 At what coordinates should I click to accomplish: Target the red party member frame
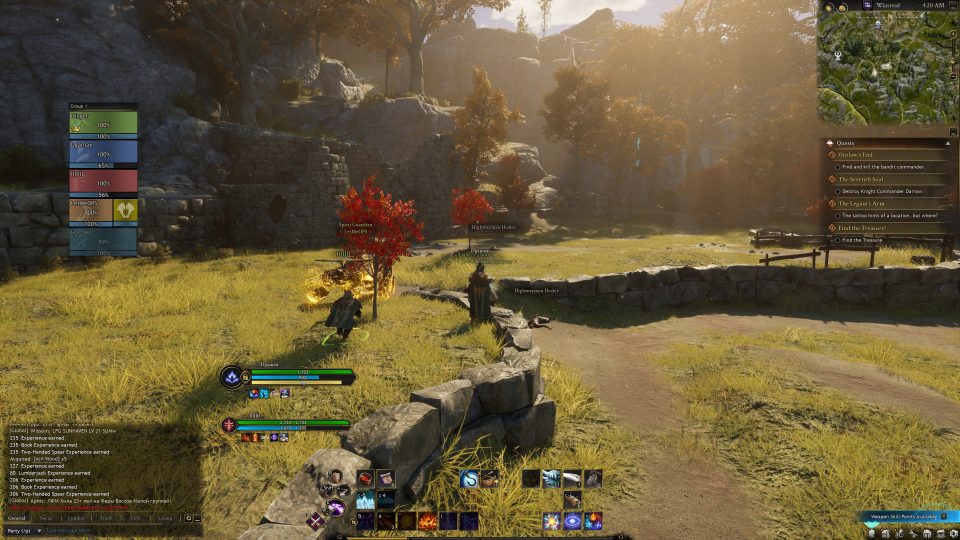(104, 179)
